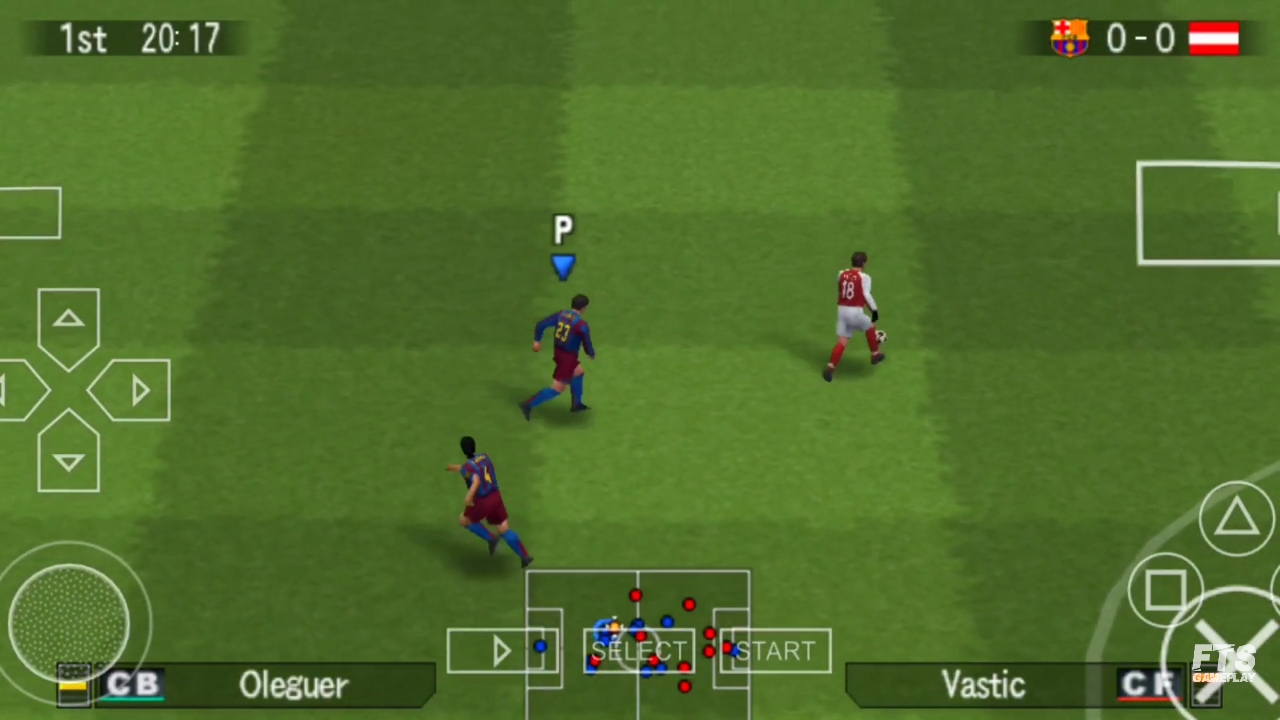Tap the Triangle button to switch players

pyautogui.click(x=1237, y=517)
